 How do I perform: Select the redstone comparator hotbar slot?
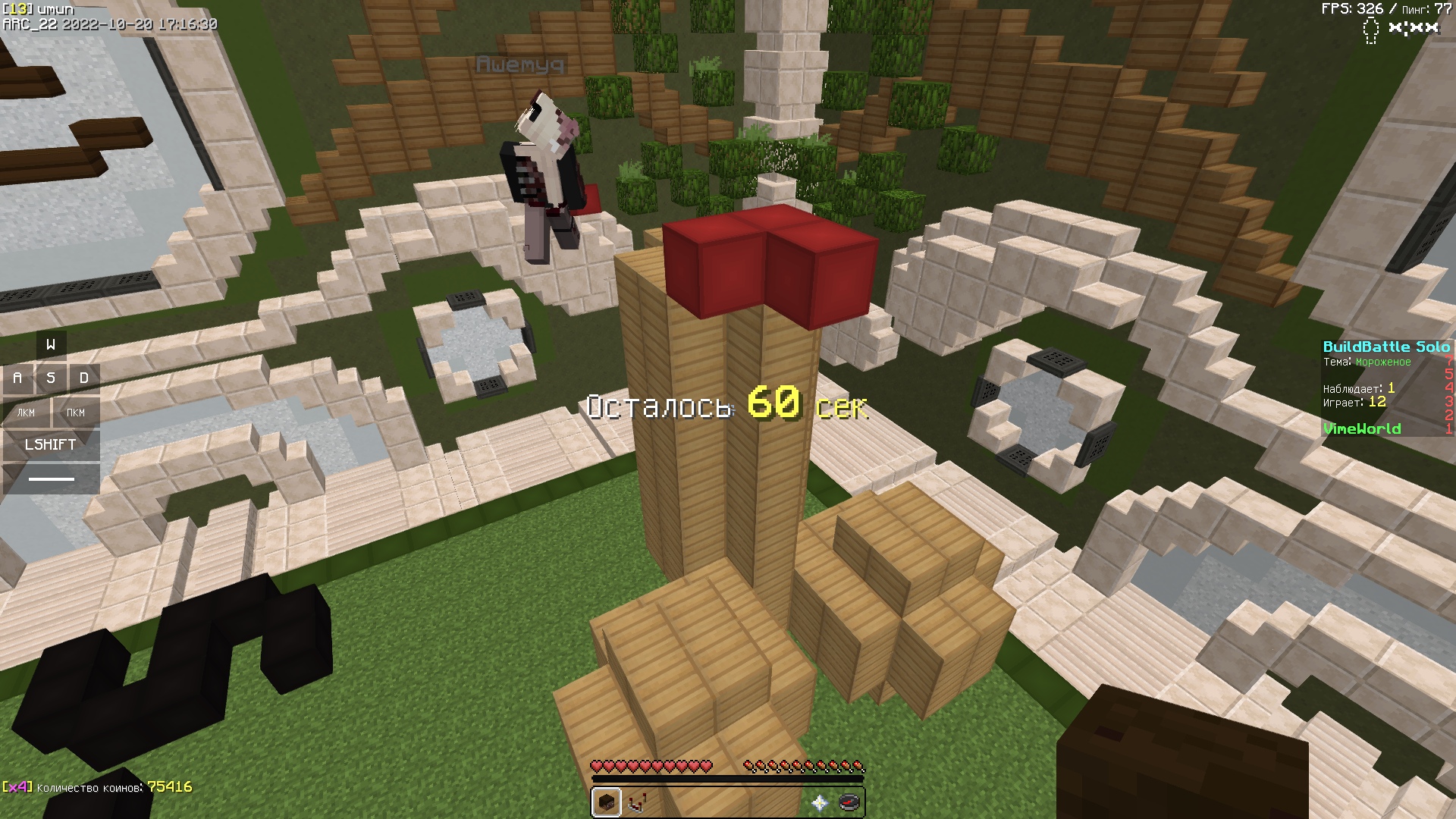point(637,802)
